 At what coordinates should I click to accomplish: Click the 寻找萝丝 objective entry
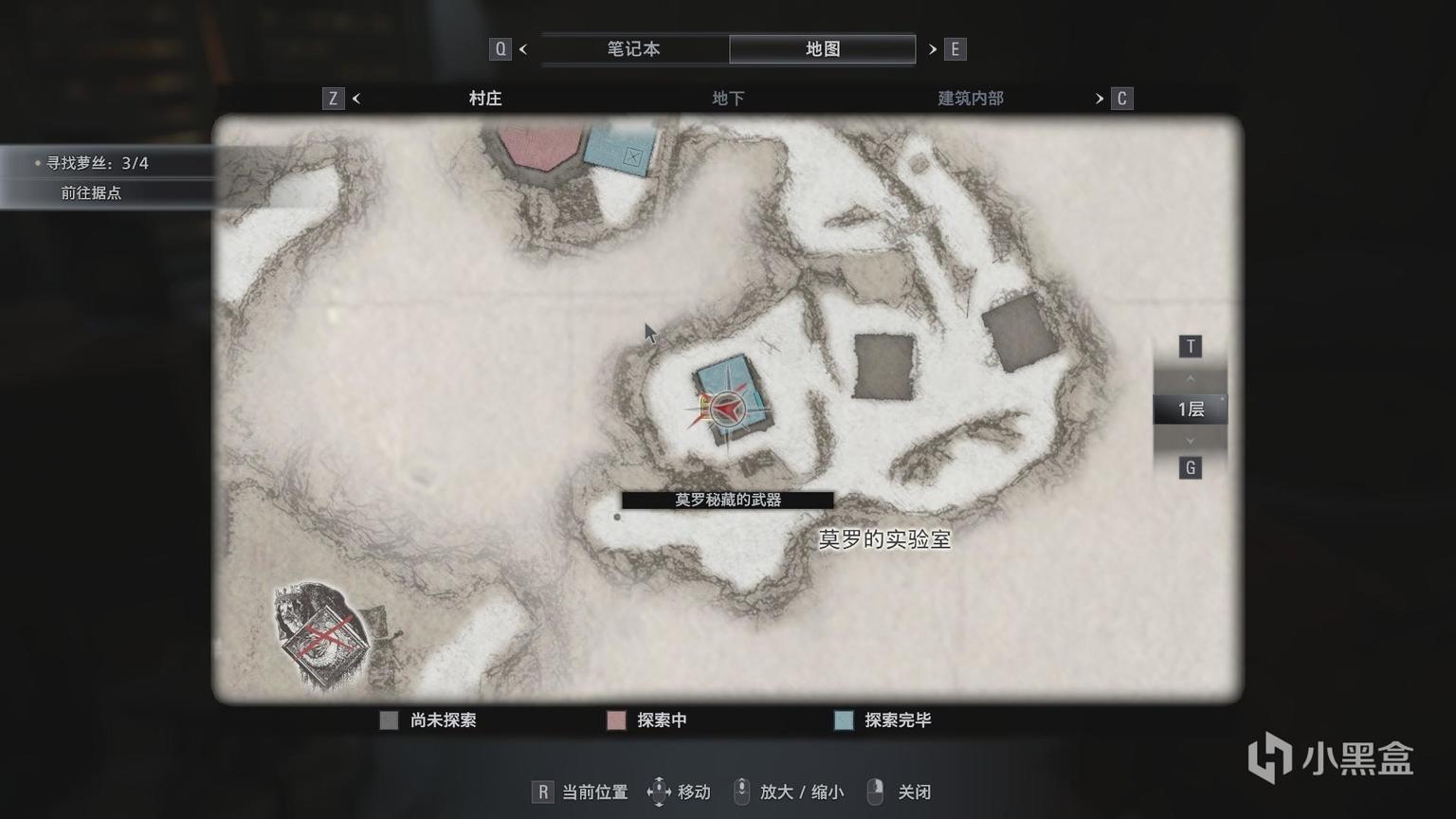(x=98, y=163)
